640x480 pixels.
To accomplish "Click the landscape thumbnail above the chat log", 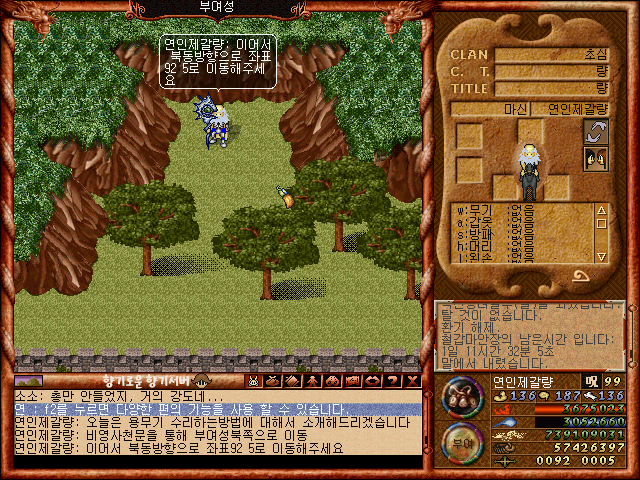I will pos(29,381).
